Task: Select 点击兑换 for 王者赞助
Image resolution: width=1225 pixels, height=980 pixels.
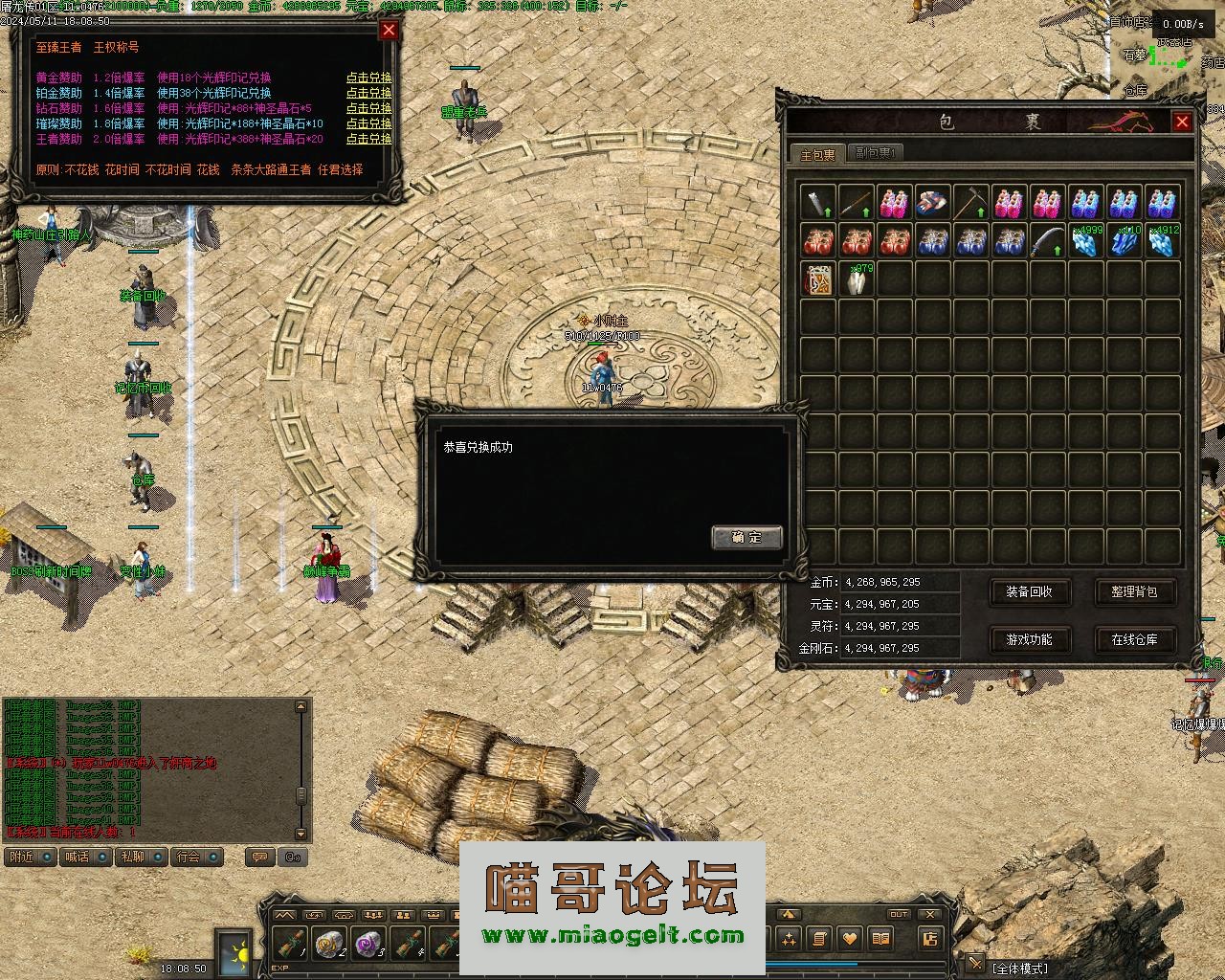Action: pyautogui.click(x=368, y=140)
